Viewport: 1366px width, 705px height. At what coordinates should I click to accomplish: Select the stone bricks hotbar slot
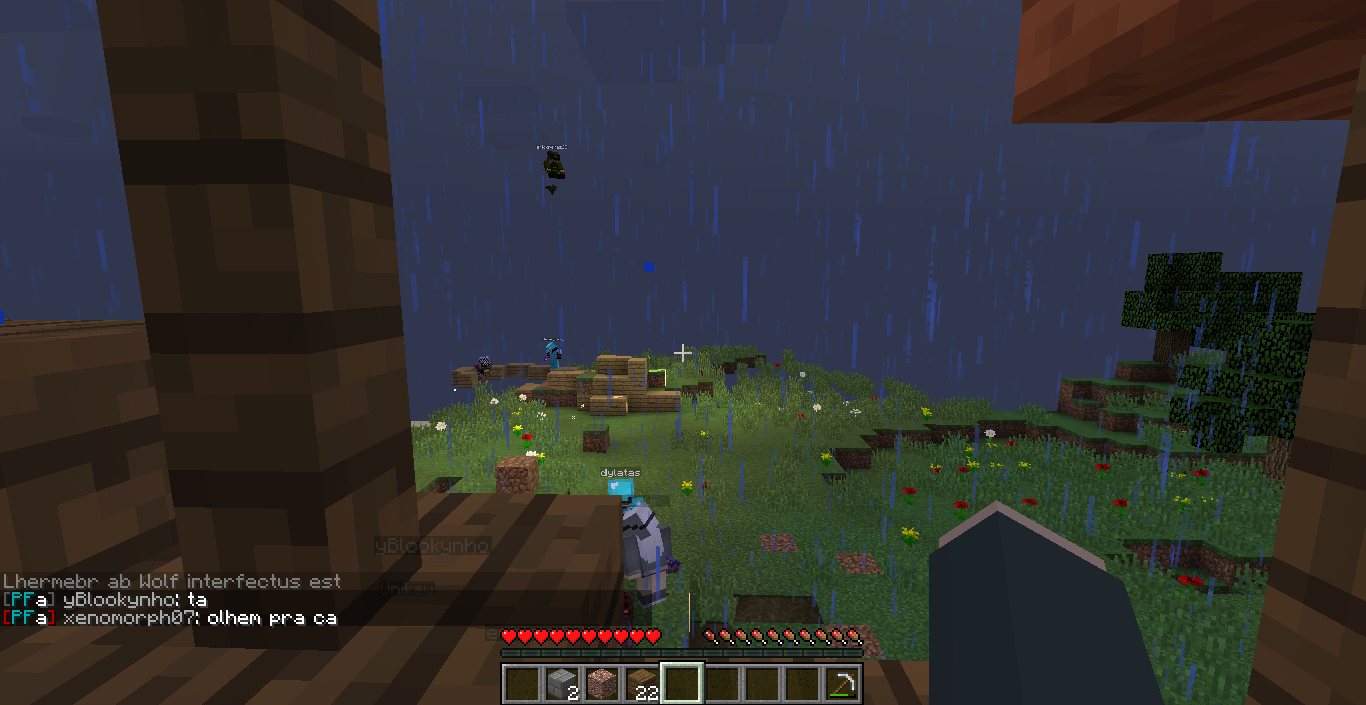[562, 684]
